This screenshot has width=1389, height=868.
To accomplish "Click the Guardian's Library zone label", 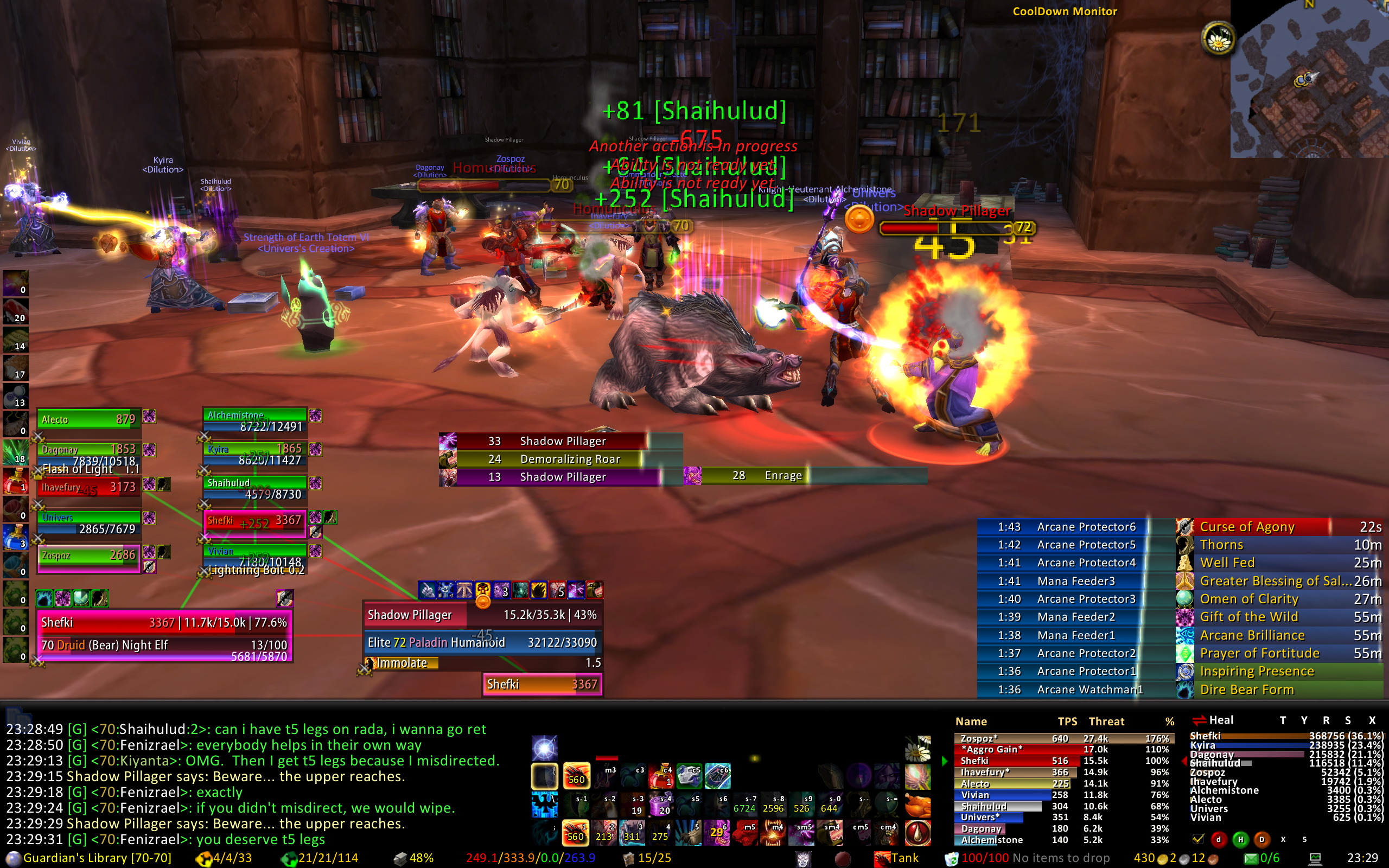I will (x=97, y=858).
